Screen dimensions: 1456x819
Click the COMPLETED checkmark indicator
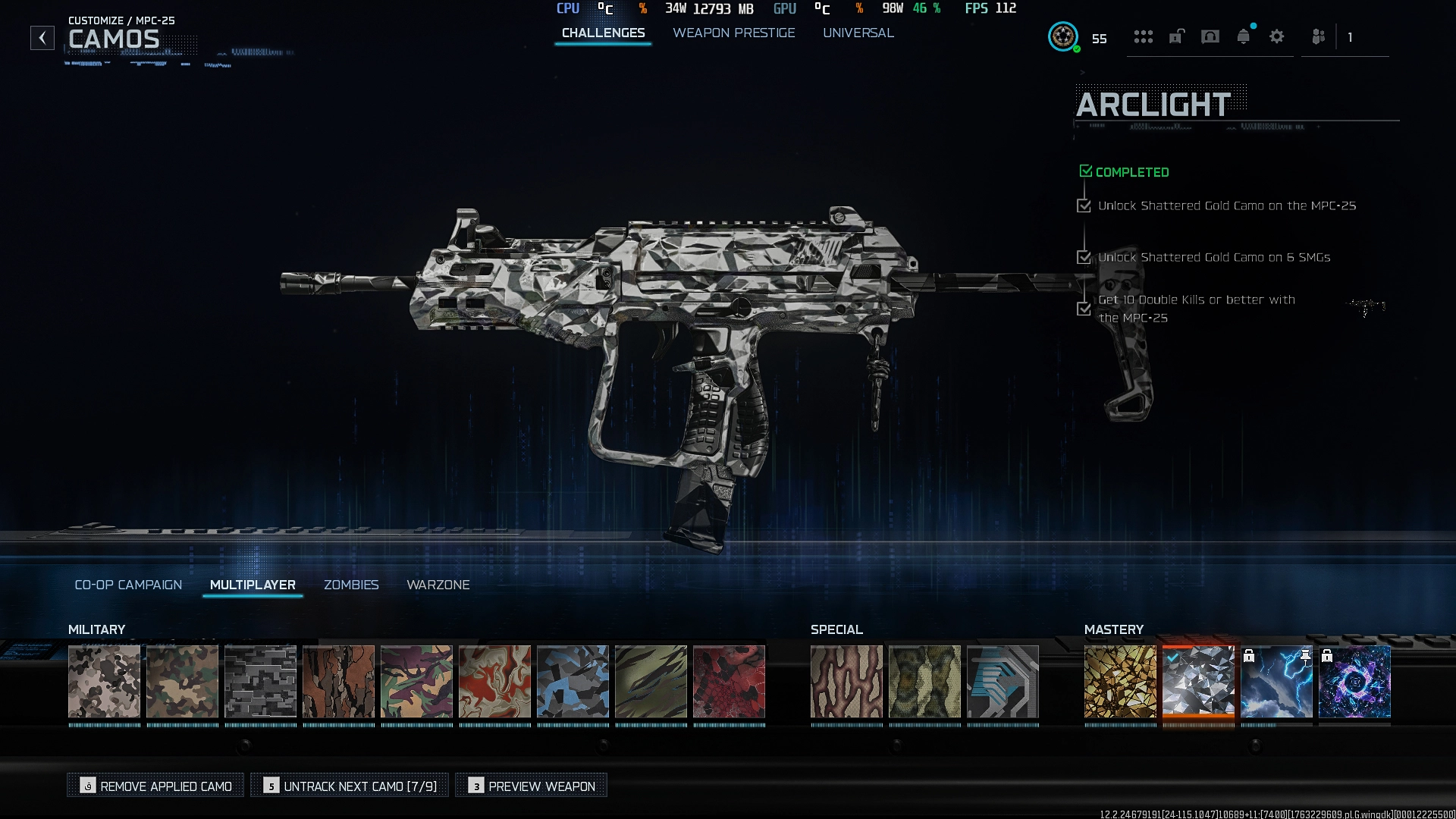click(1085, 171)
